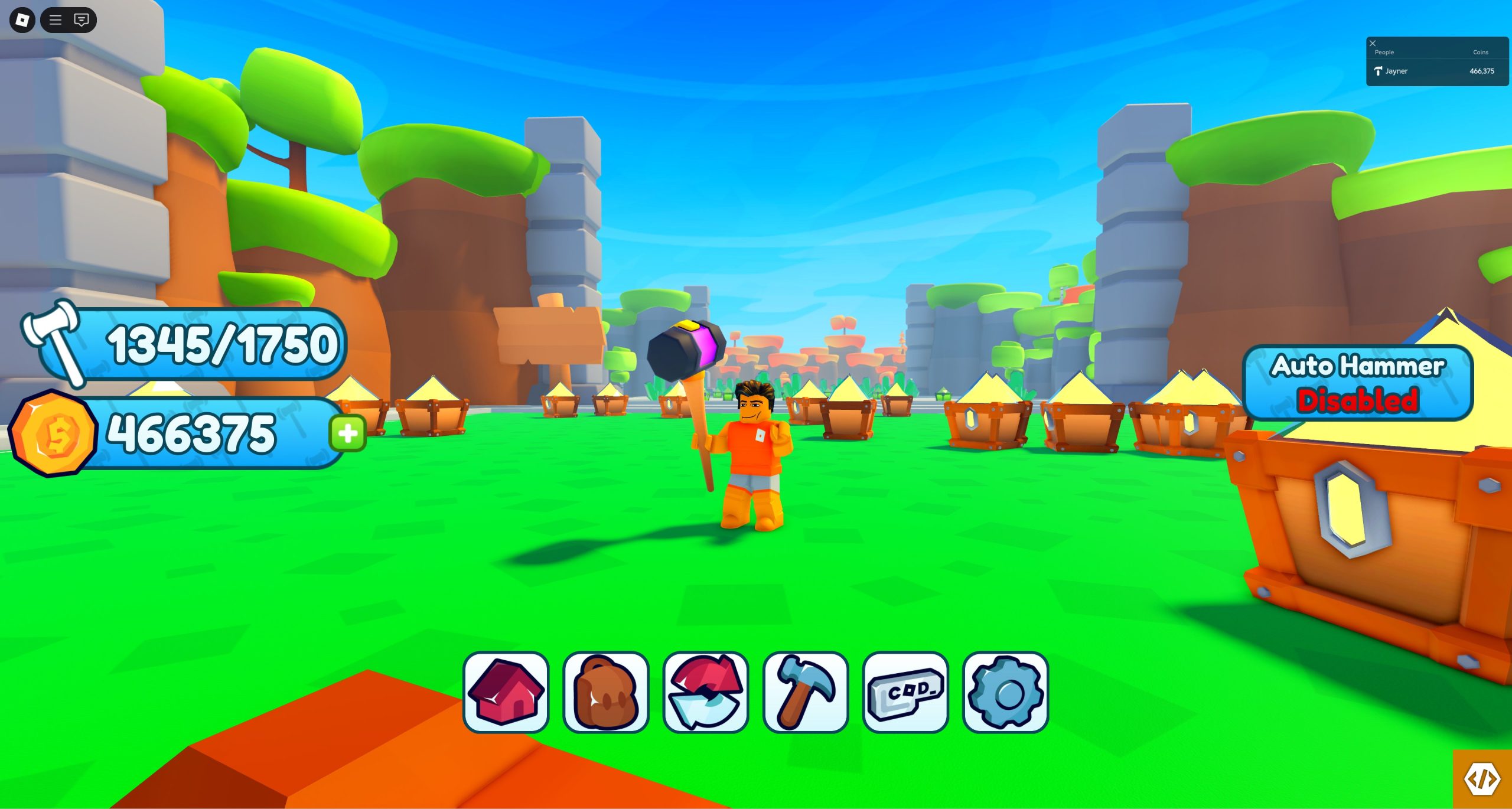Click the green plus to buy coins
Viewport: 1512px width, 809px height.
[x=348, y=433]
